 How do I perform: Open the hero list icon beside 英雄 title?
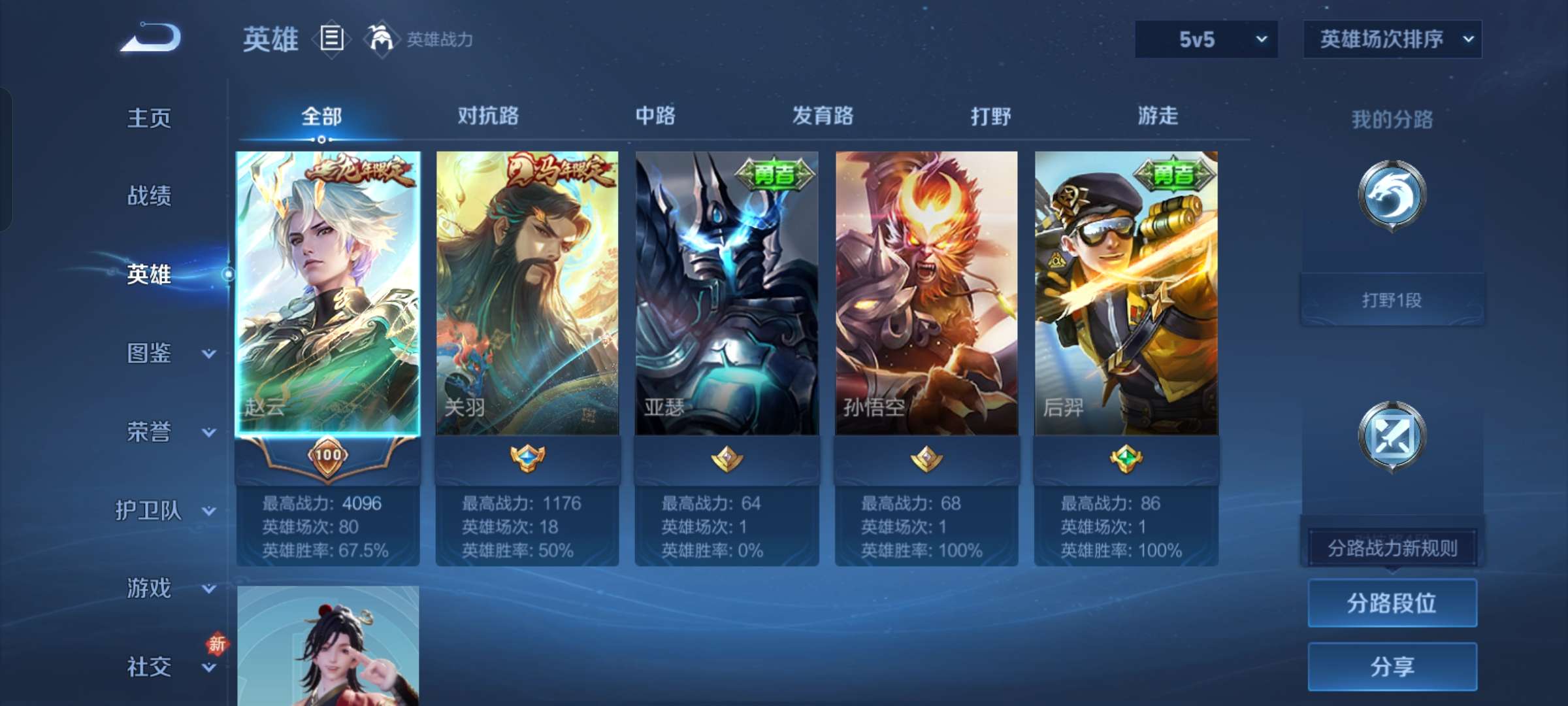point(332,39)
